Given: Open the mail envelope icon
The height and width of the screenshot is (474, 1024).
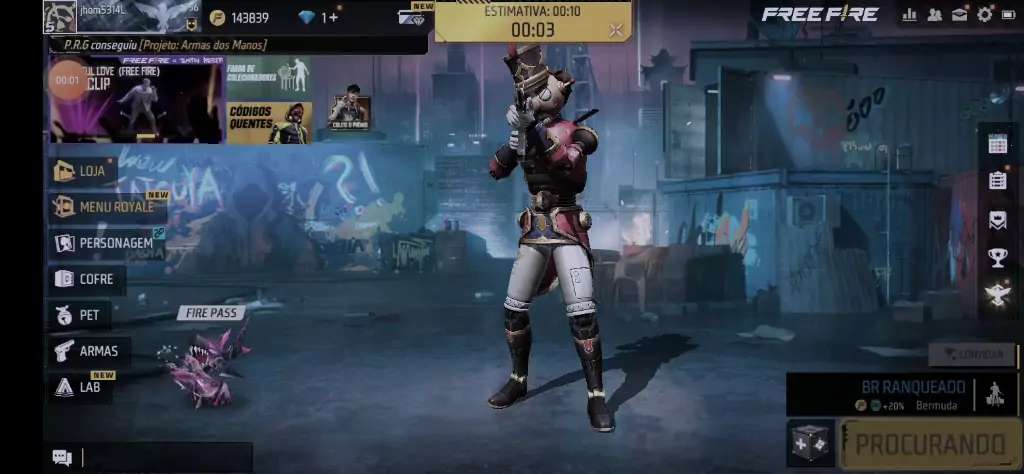Looking at the screenshot, I should coord(960,14).
